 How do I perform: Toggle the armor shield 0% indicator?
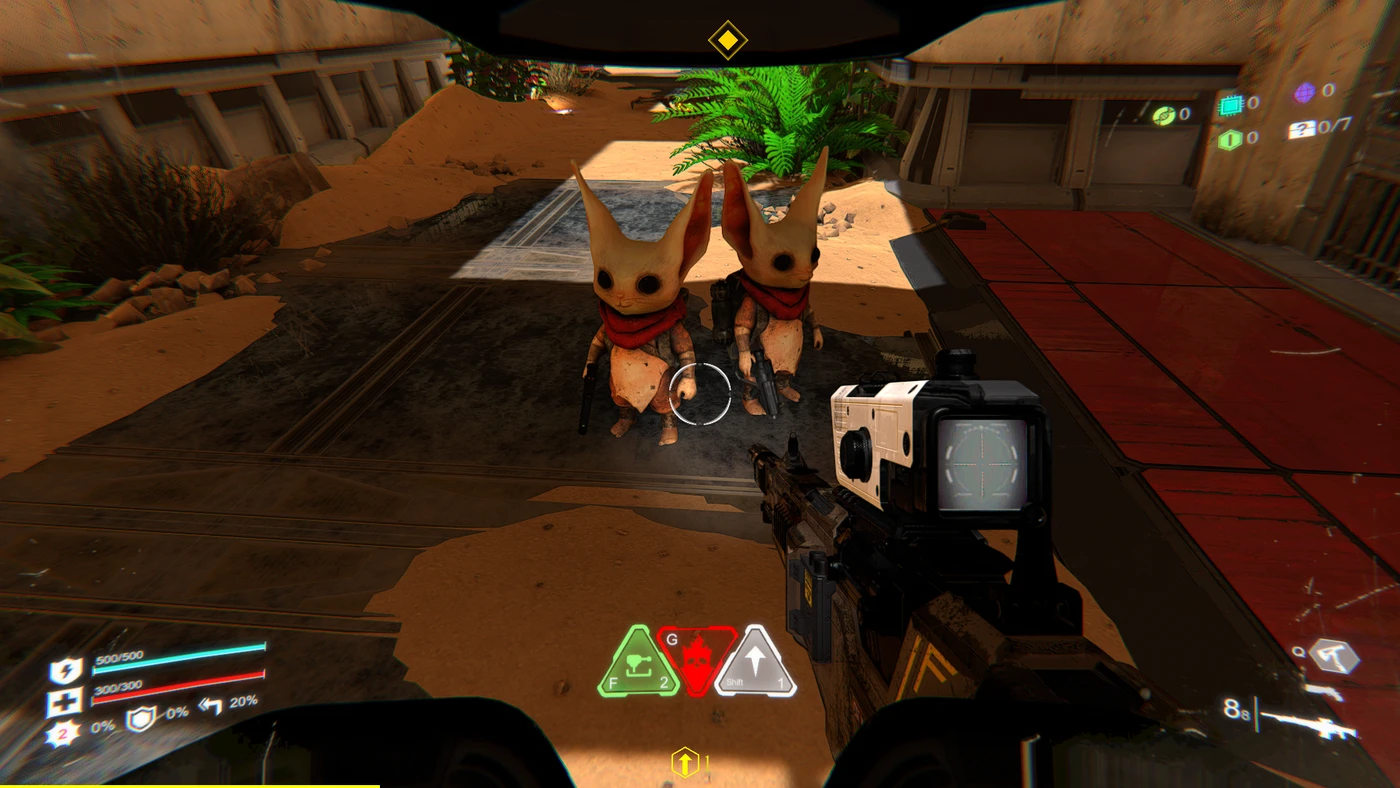coord(141,718)
